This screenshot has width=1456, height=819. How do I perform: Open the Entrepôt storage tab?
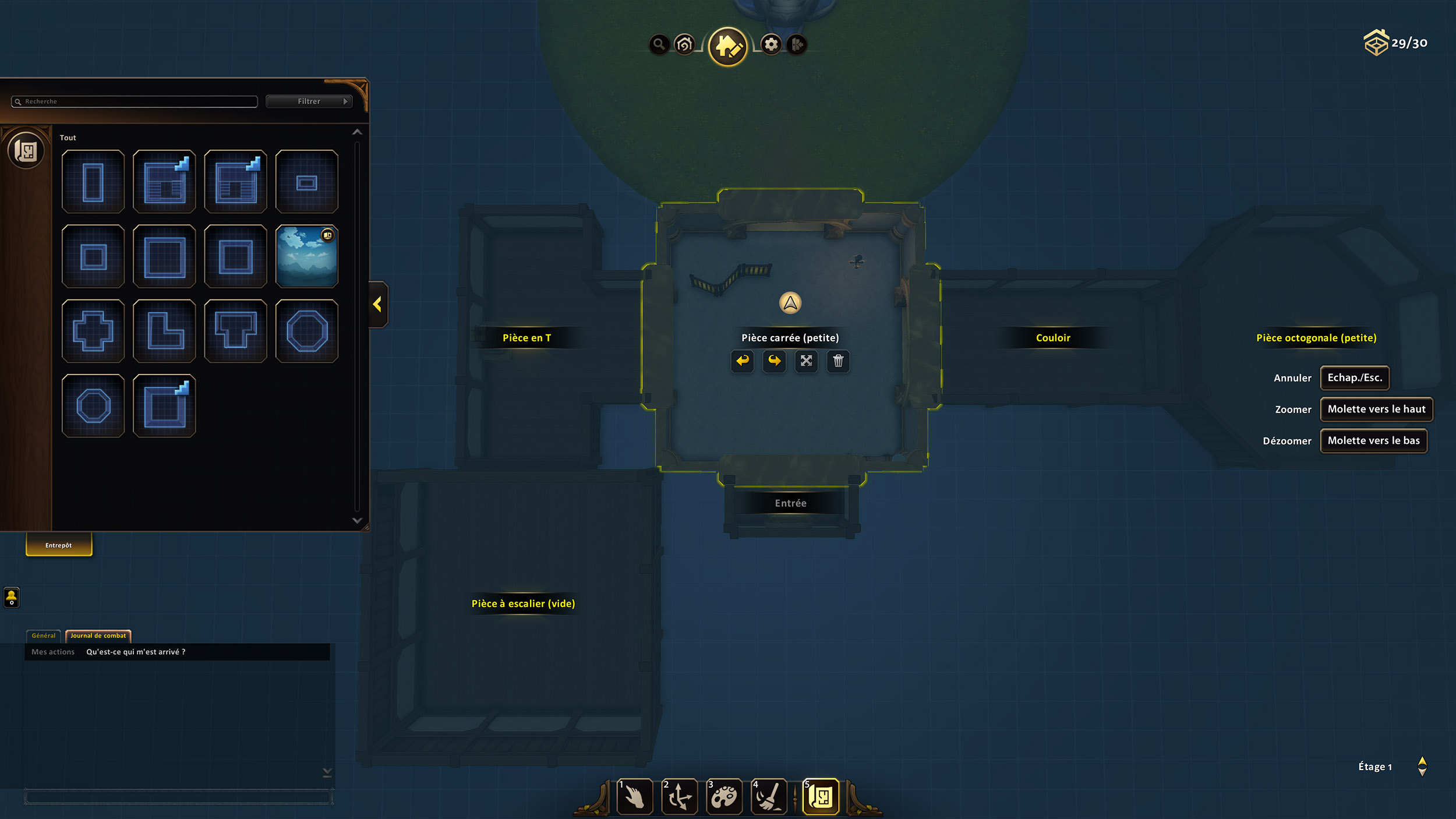59,545
